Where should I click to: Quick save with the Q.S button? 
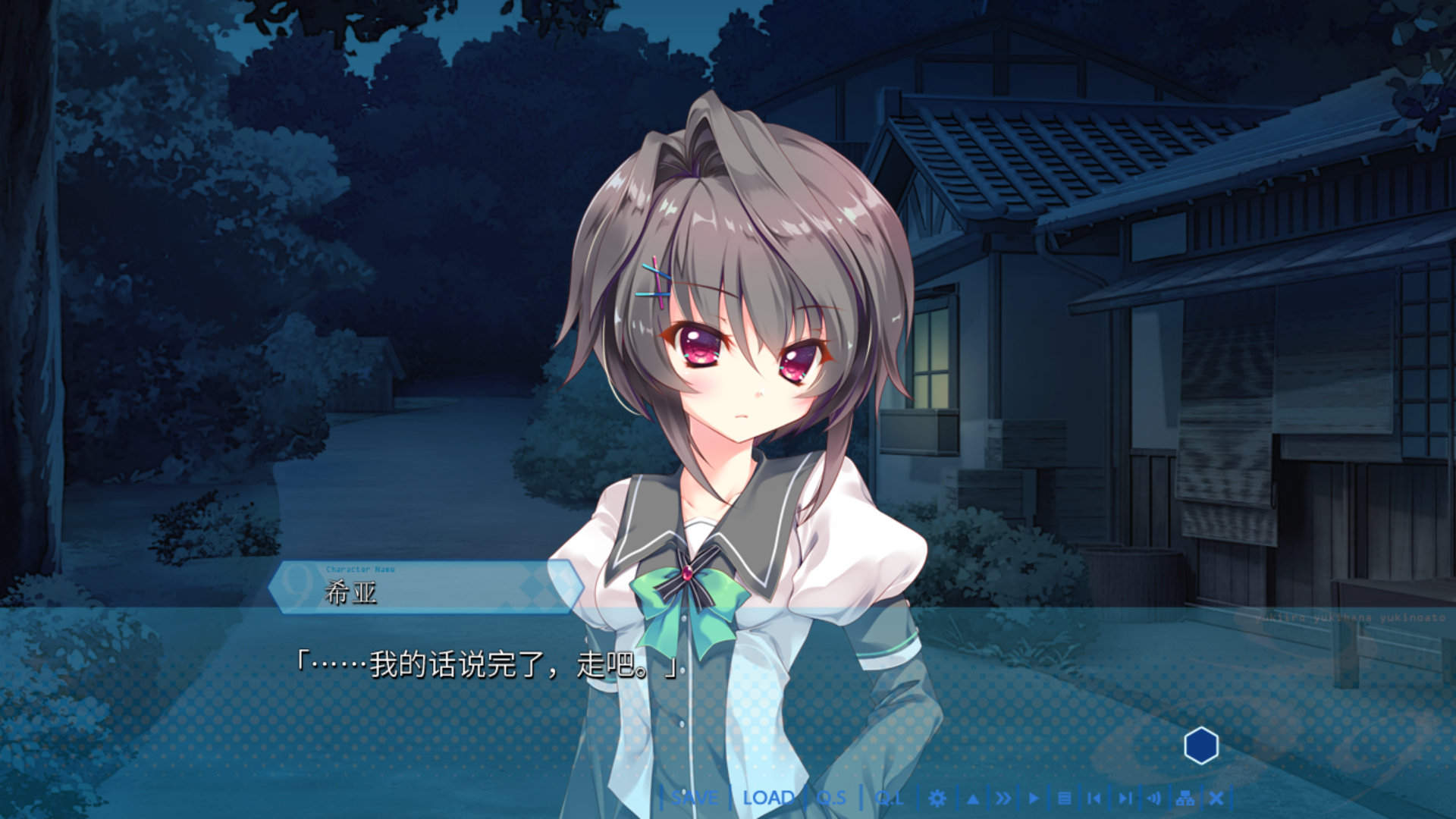(x=831, y=798)
